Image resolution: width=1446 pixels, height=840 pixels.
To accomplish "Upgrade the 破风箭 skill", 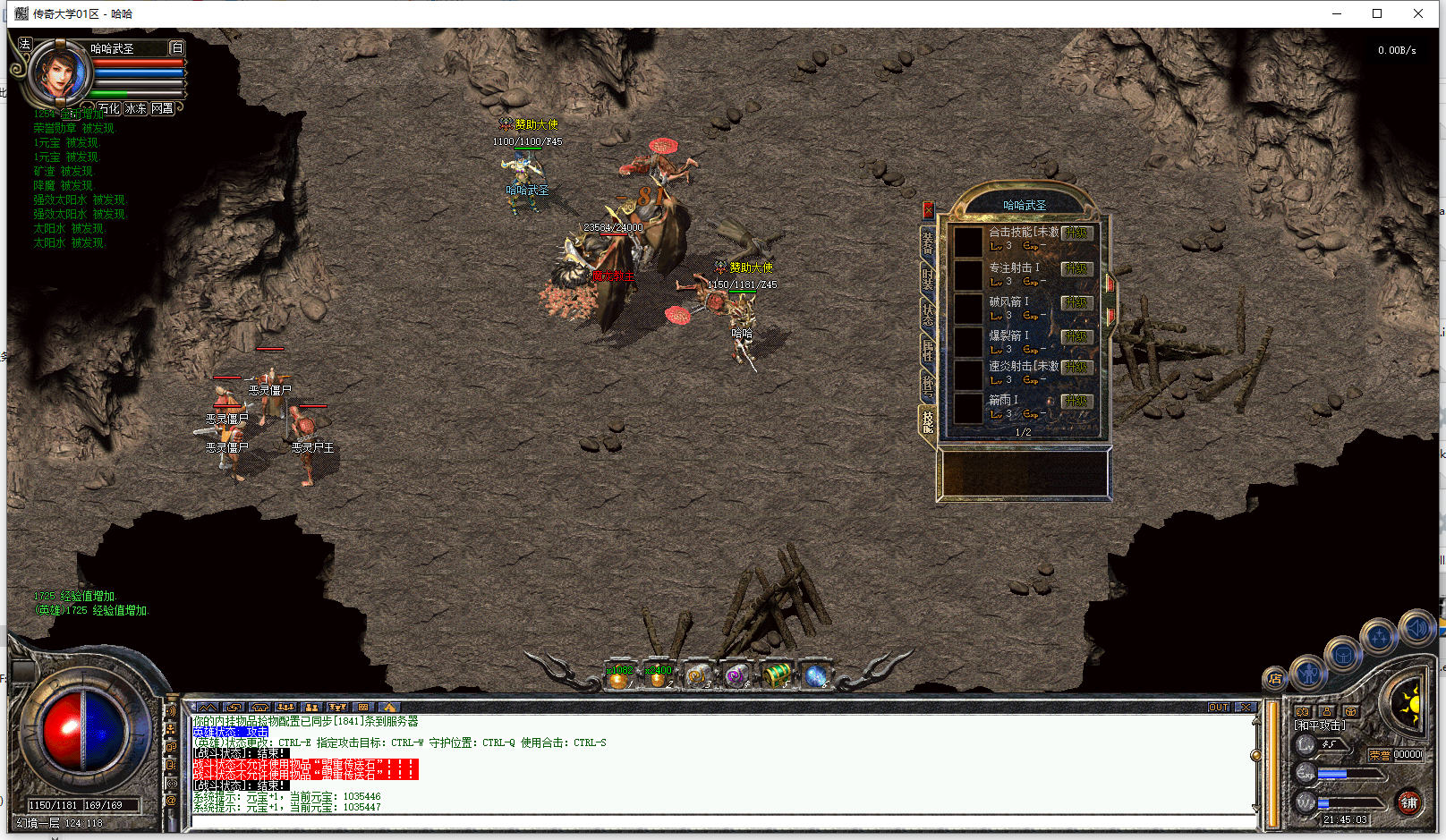I will 1076,302.
